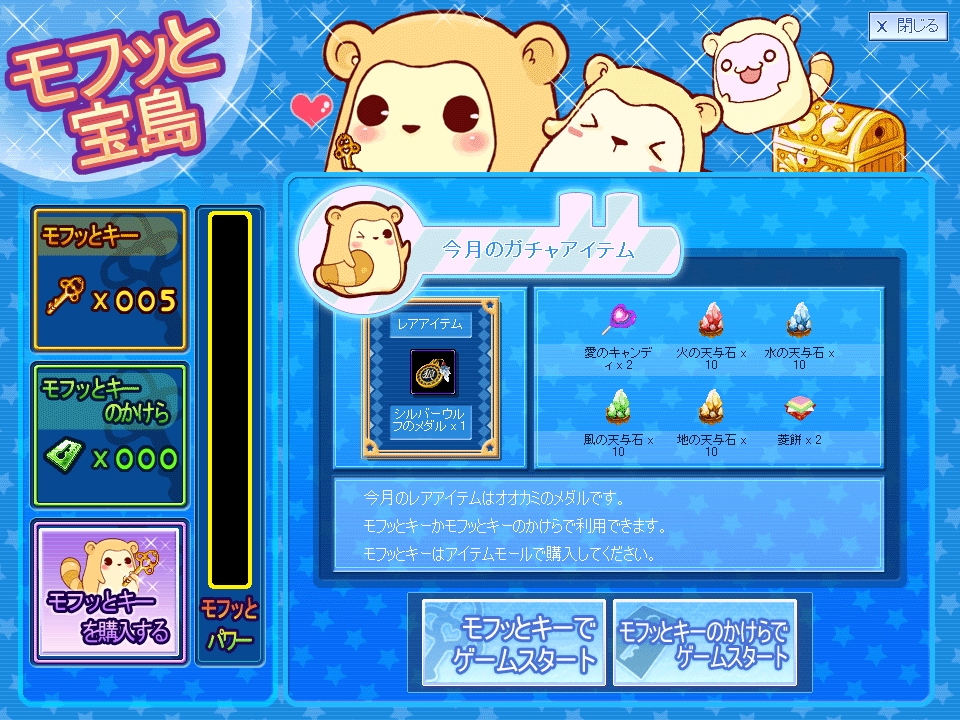
Task: Select the green 風の天与石 stone
Action: [618, 406]
